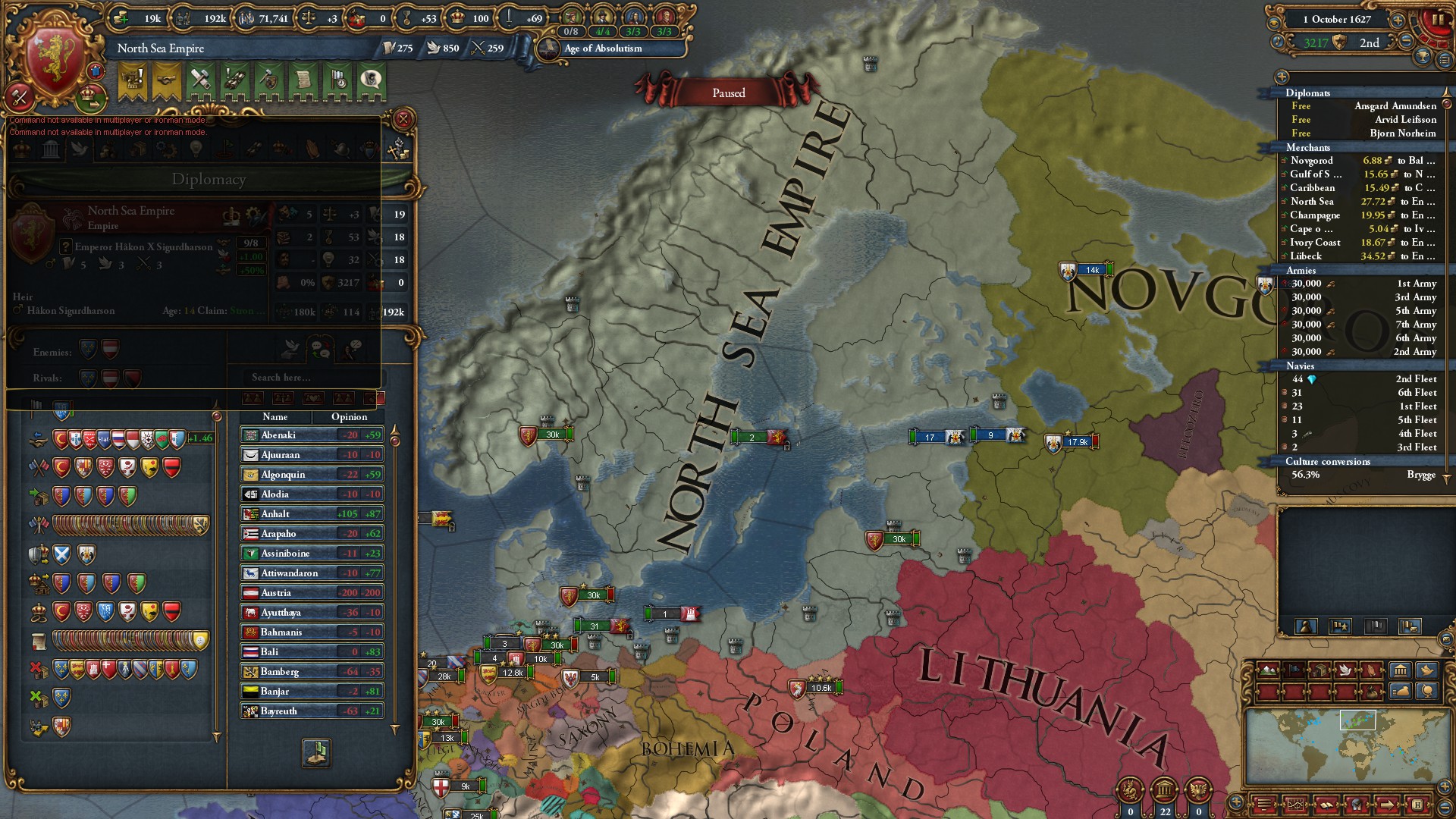The image size is (1456, 819).
Task: Select the diplomatic mapmode praying-hands icon
Action: click(1373, 670)
